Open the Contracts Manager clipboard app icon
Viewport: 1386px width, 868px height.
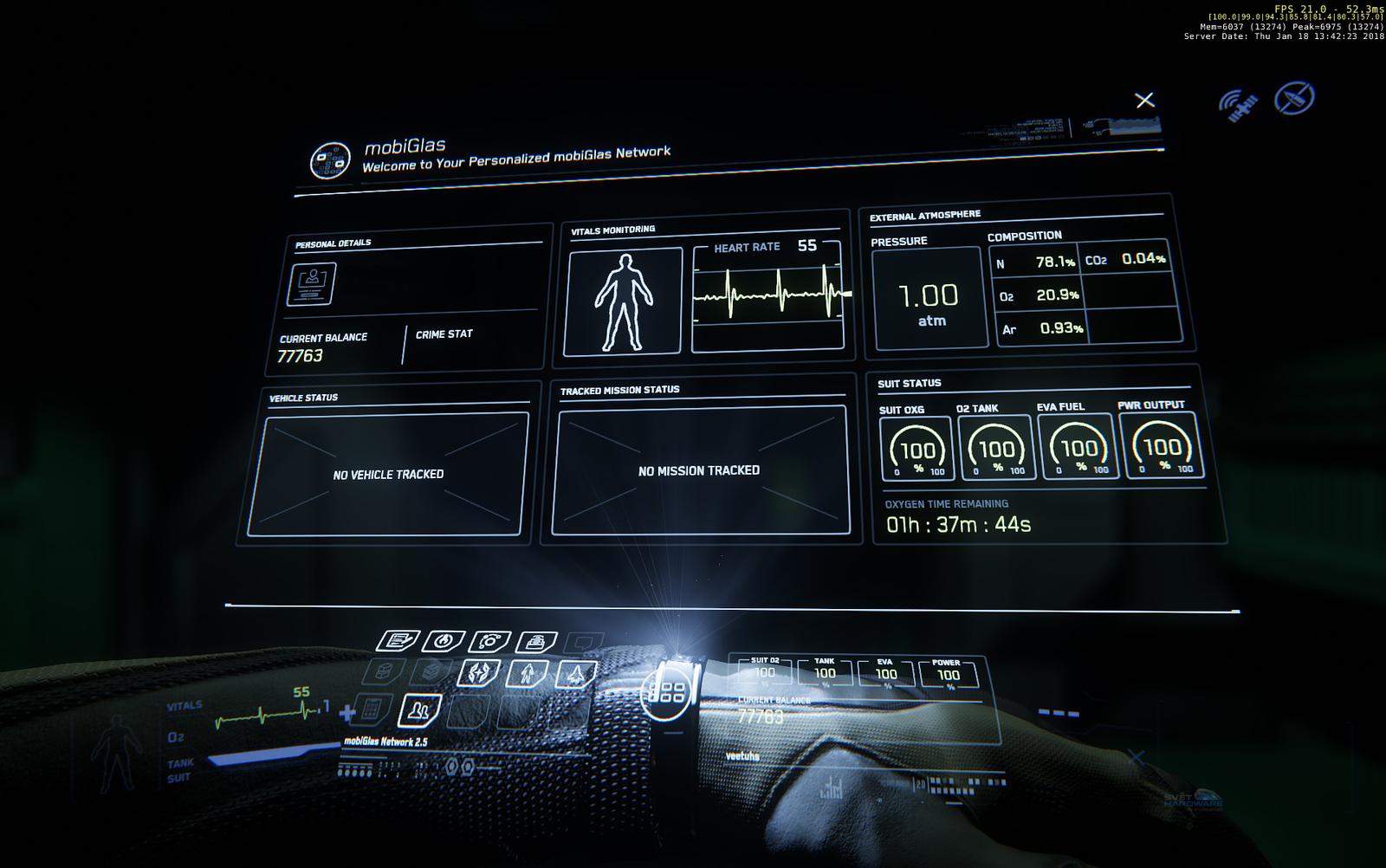coord(396,641)
